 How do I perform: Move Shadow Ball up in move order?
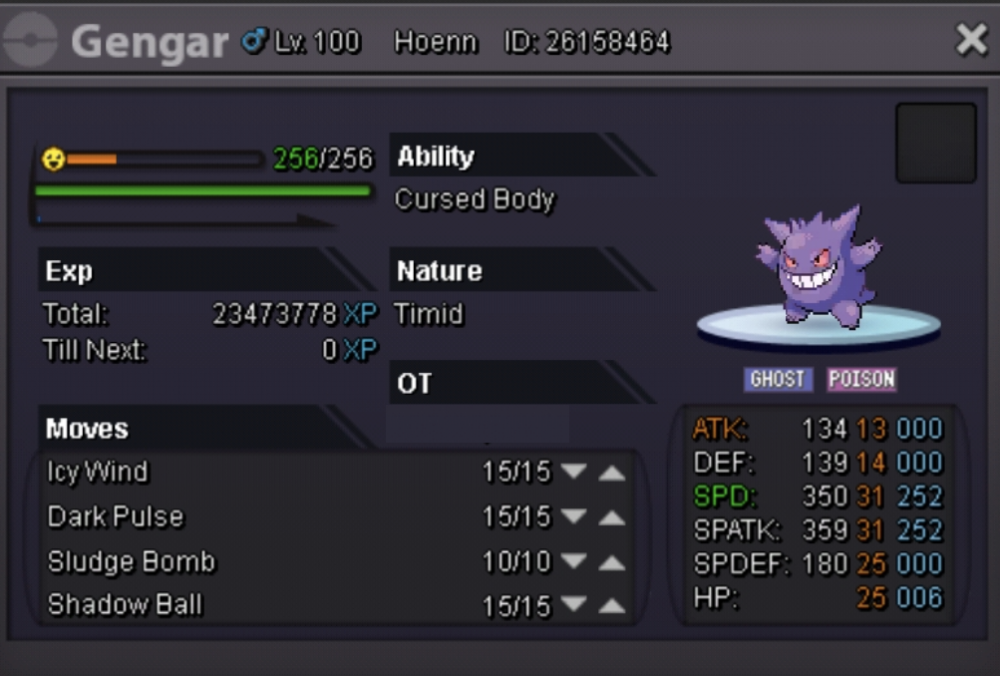click(x=611, y=606)
